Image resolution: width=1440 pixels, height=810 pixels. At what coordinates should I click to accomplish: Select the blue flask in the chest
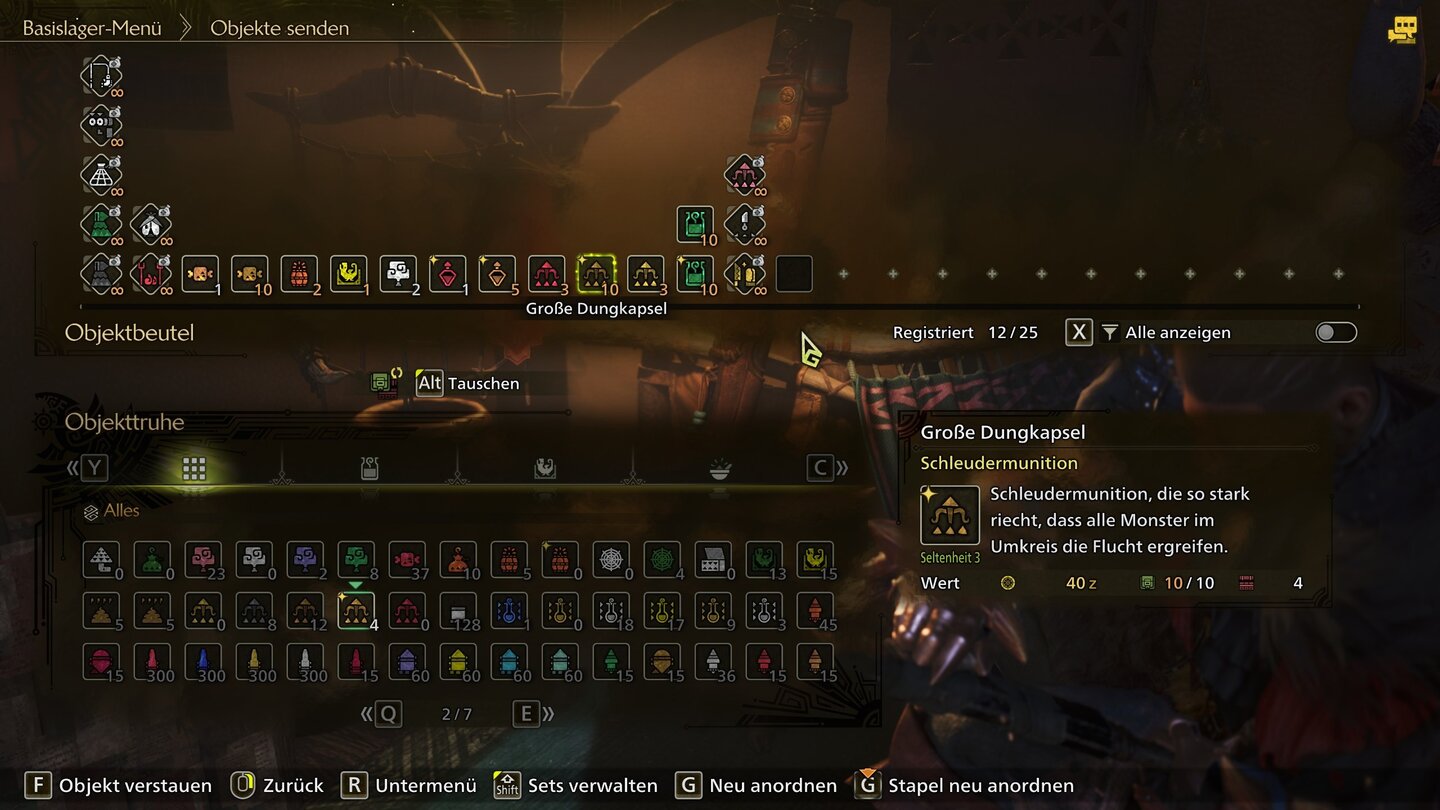pos(508,610)
